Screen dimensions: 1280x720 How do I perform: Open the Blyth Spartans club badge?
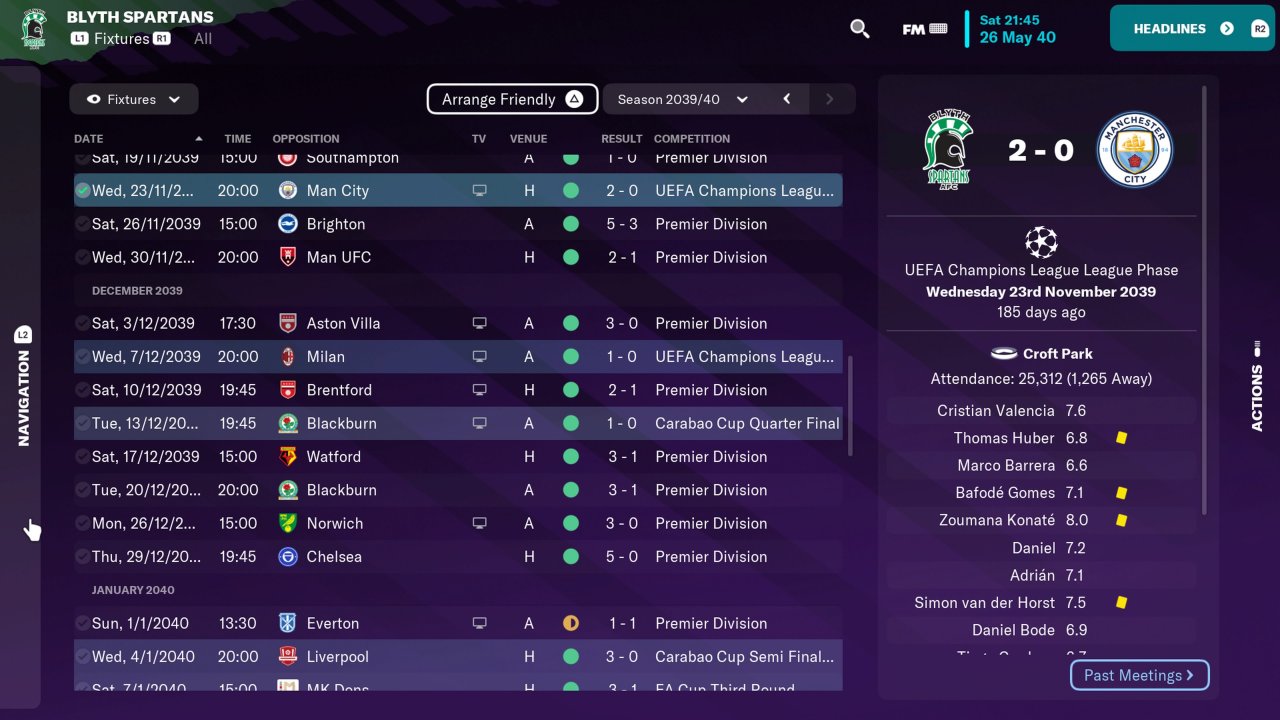pyautogui.click(x=34, y=28)
